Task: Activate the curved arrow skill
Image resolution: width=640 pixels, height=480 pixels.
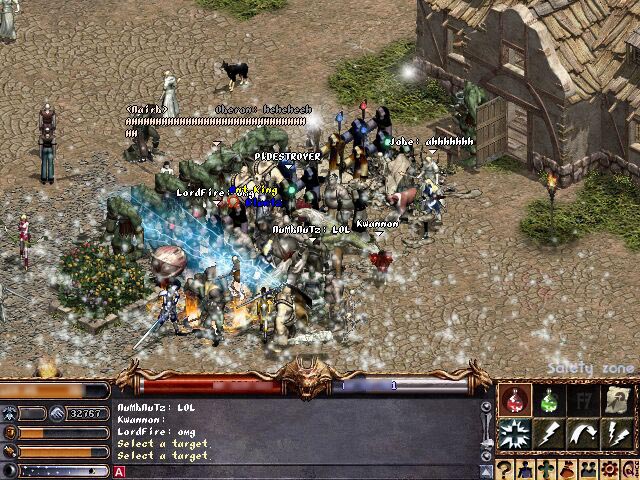Action: 584,435
